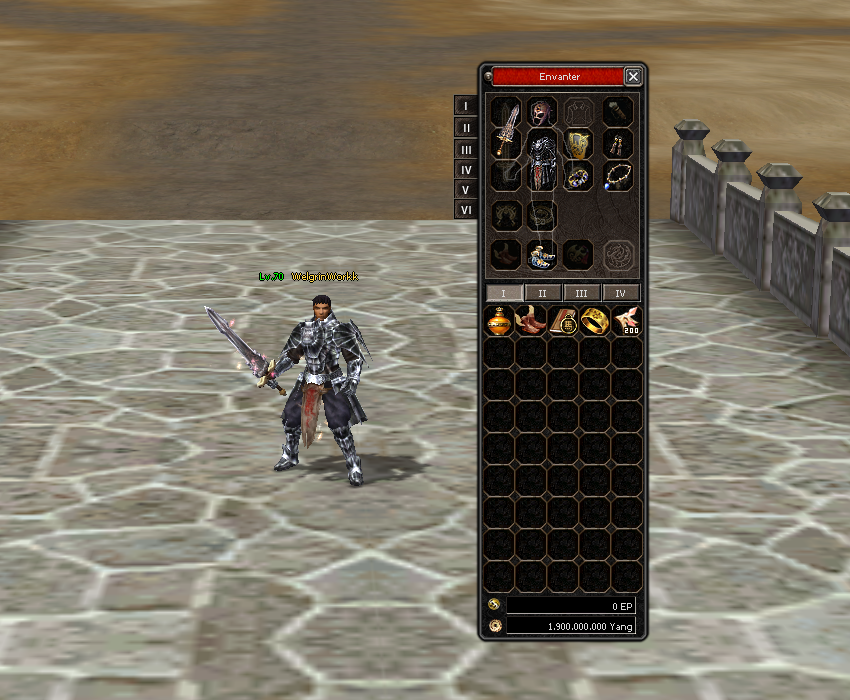Image resolution: width=850 pixels, height=700 pixels.
Task: Open horizontal inventory page tab III
Action: point(582,293)
